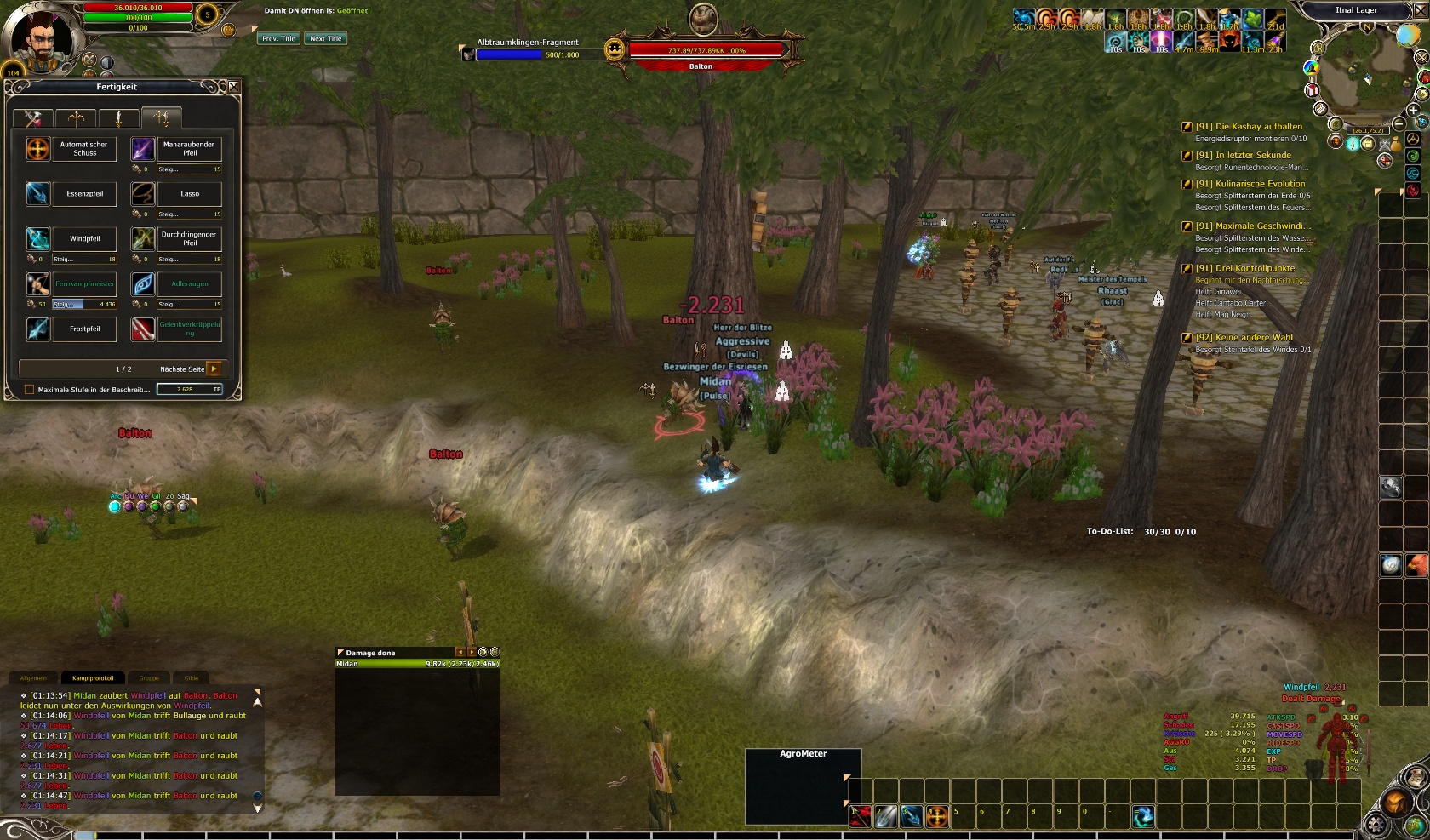Use the swirling wind ability on the hotbar
This screenshot has width=1430, height=840.
tap(1143, 816)
